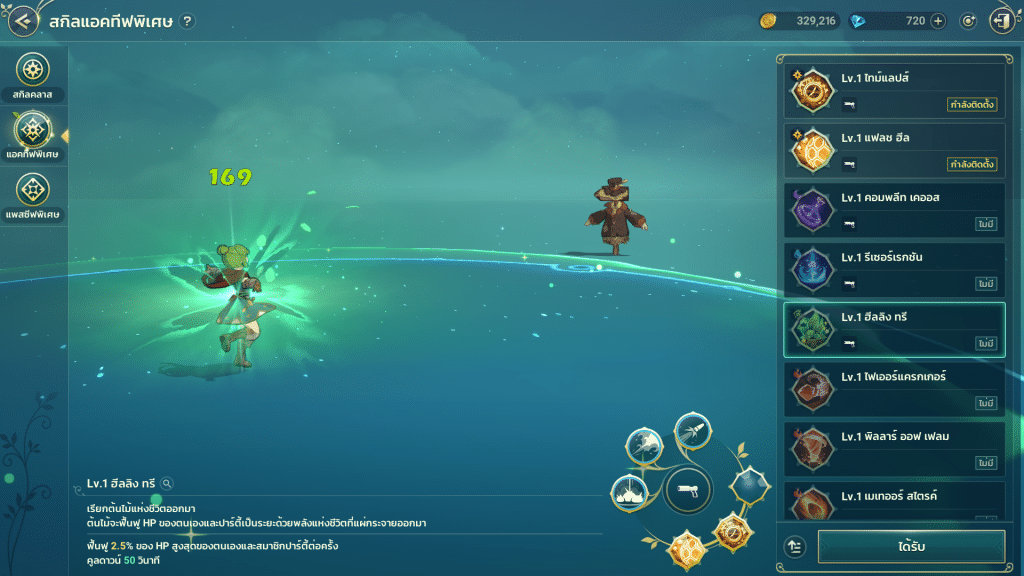1024x576 pixels.
Task: Inspect ฮีลลิง ทรี with the magnifier icon
Action: pos(167,484)
